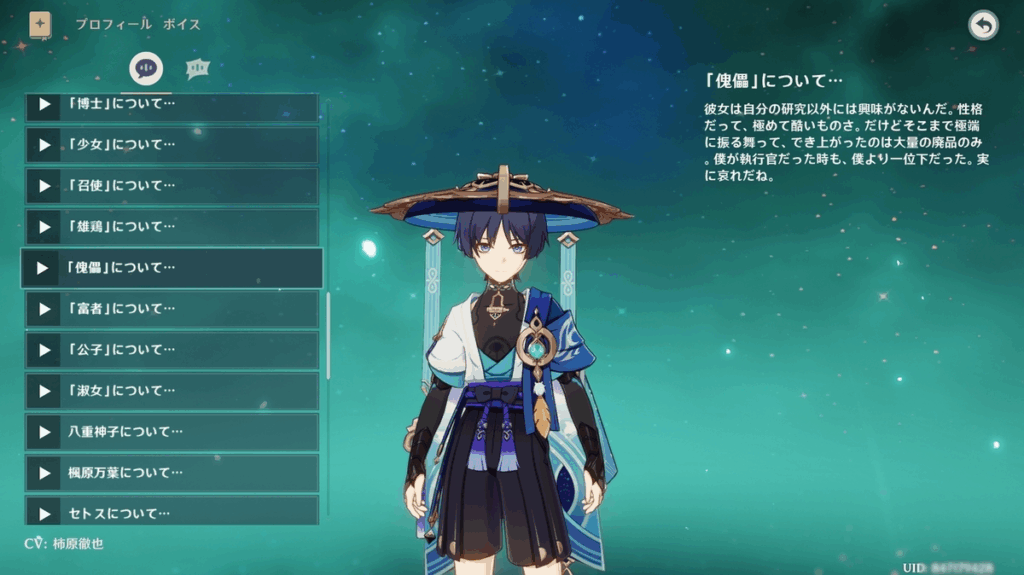
Task: Switch to the second voice category tab
Action: pyautogui.click(x=197, y=68)
